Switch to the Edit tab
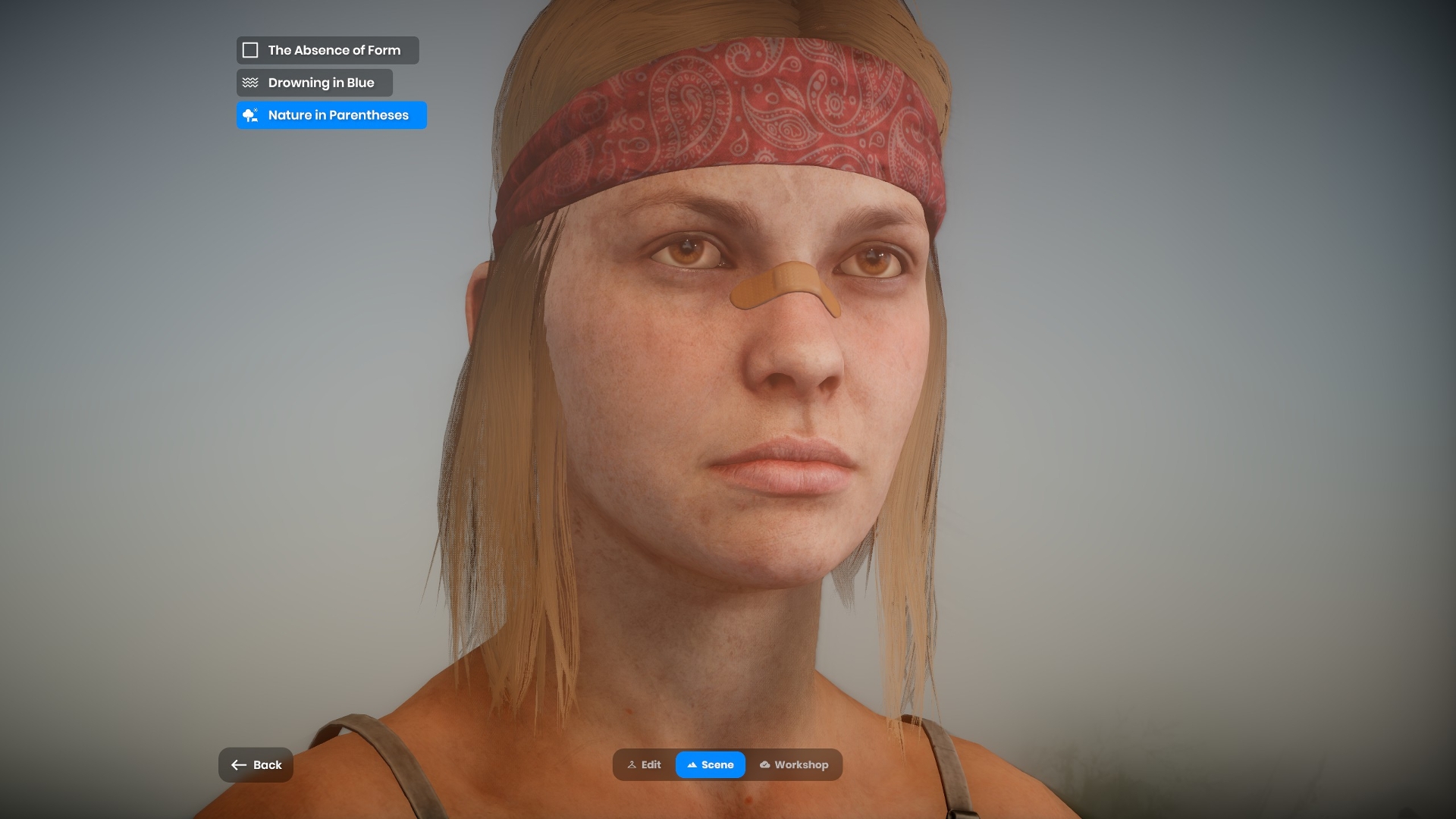Image resolution: width=1456 pixels, height=819 pixels. [645, 765]
